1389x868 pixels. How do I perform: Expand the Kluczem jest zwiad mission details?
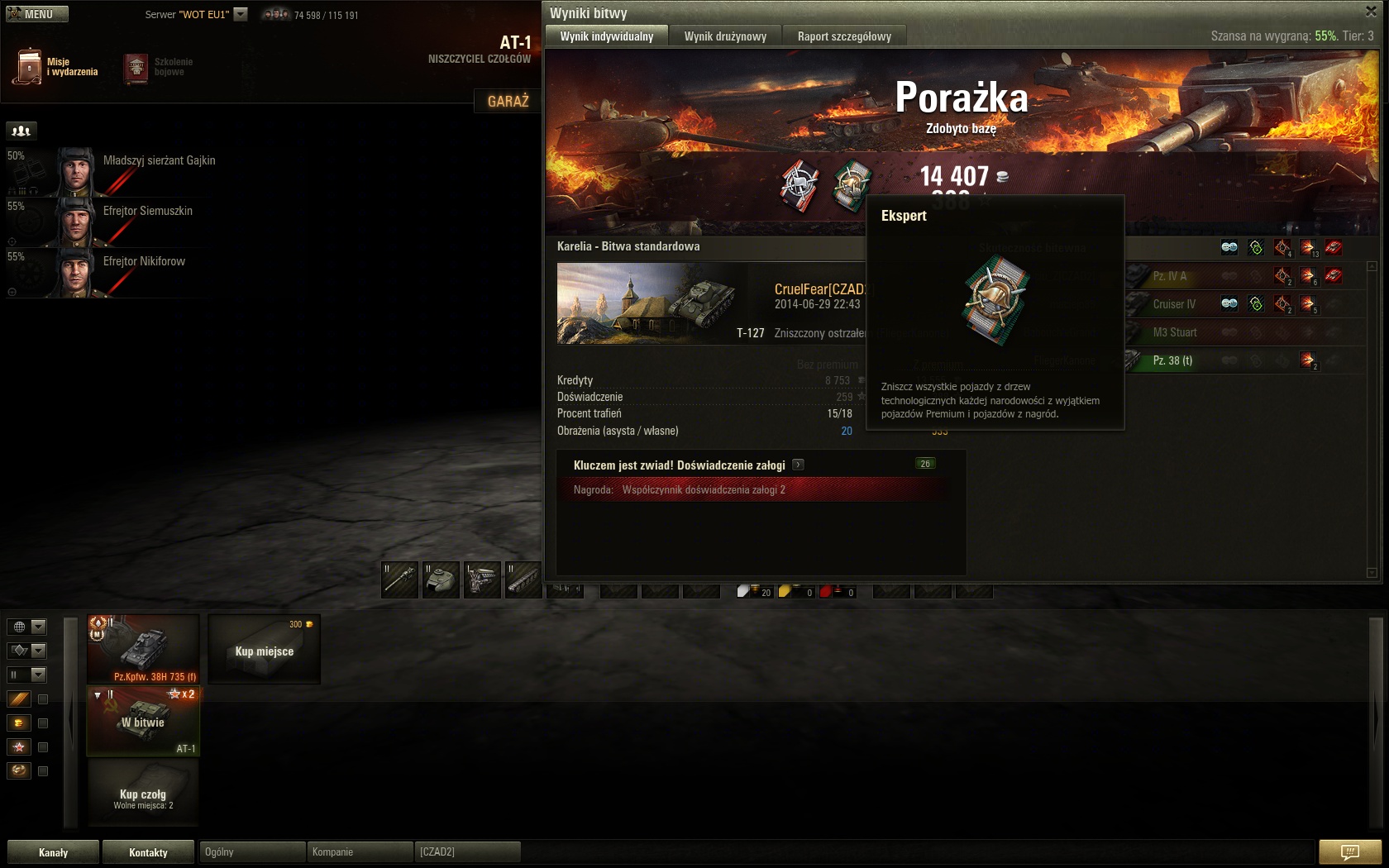point(798,465)
